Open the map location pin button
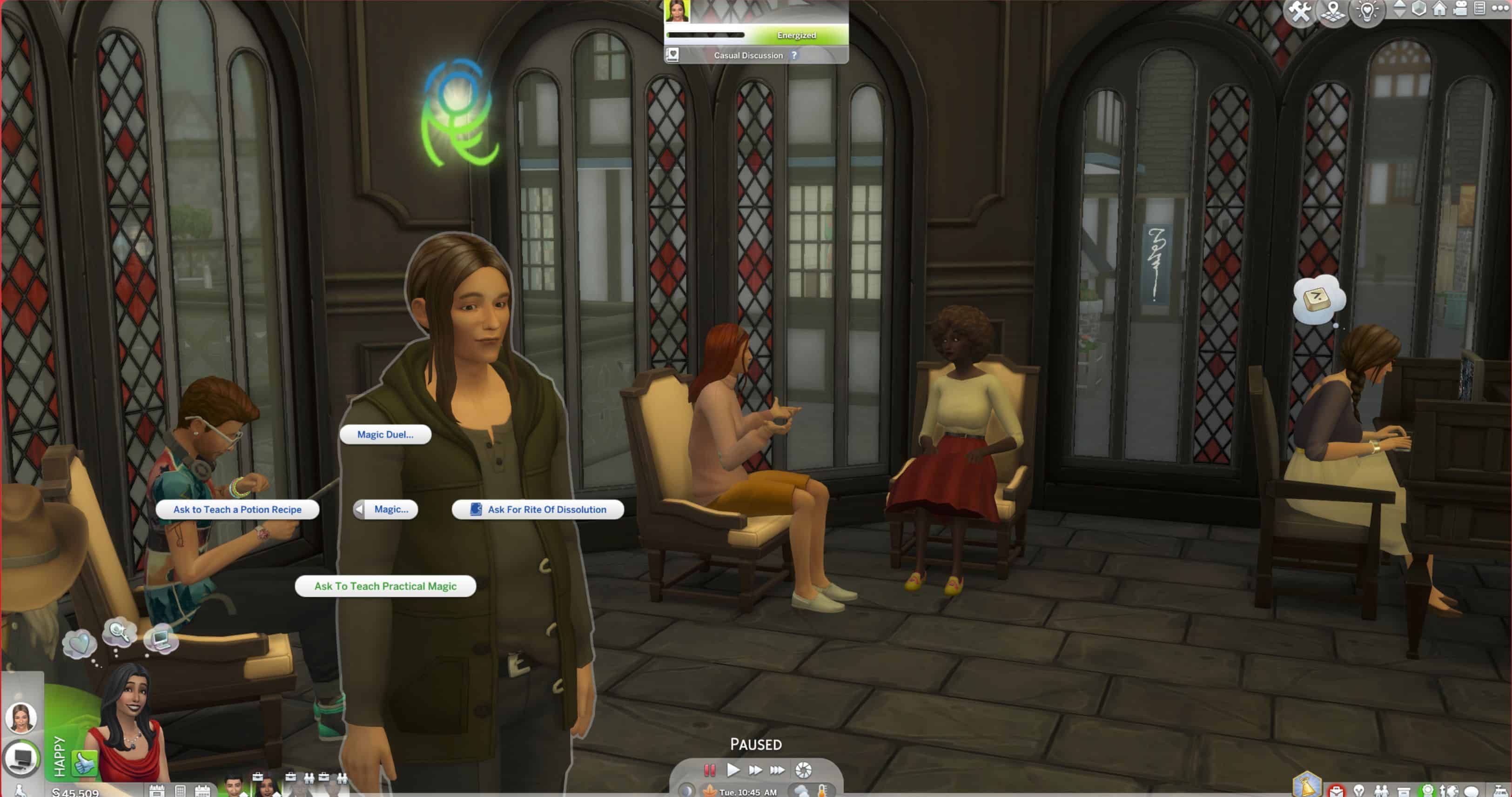1512x797 pixels. (1334, 11)
